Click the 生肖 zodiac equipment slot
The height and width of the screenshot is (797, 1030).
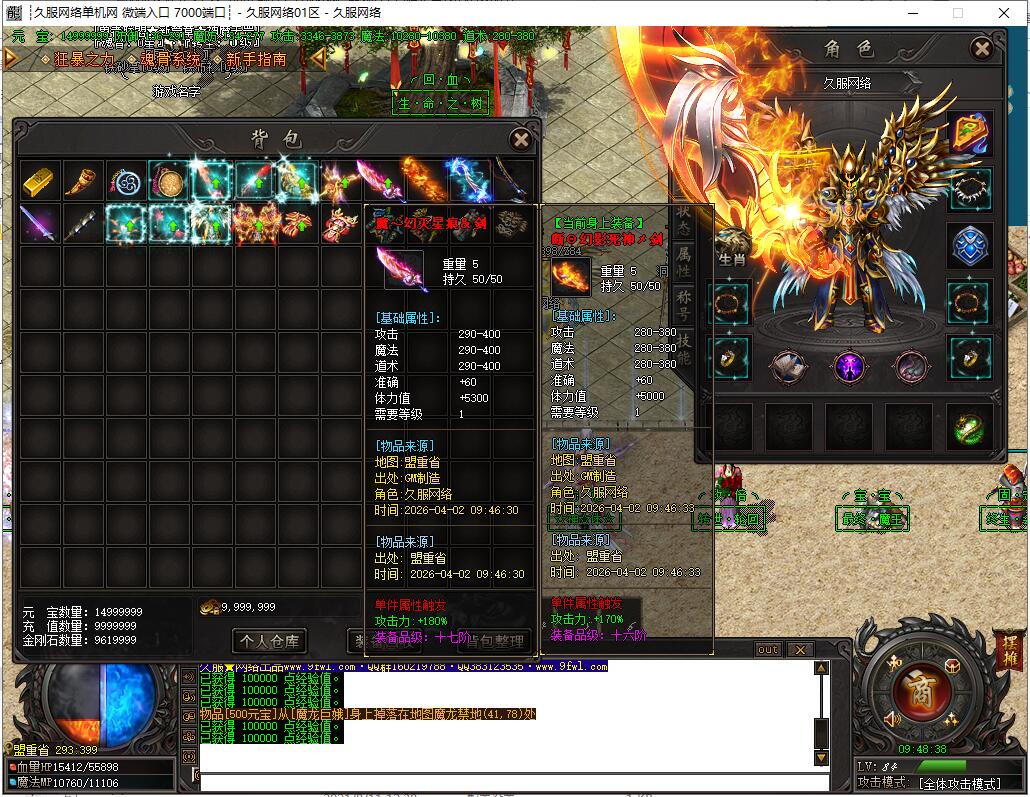730,247
